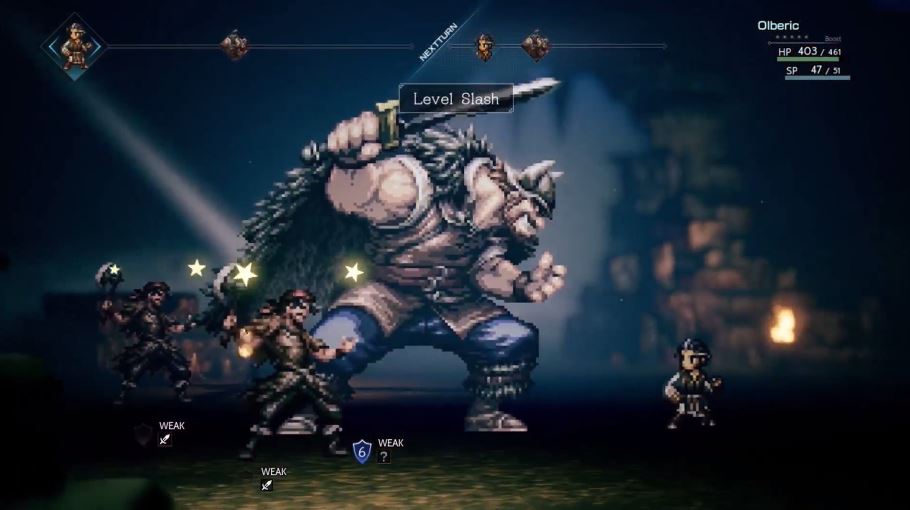Select the enemy portrait in the next turn order

point(536,45)
